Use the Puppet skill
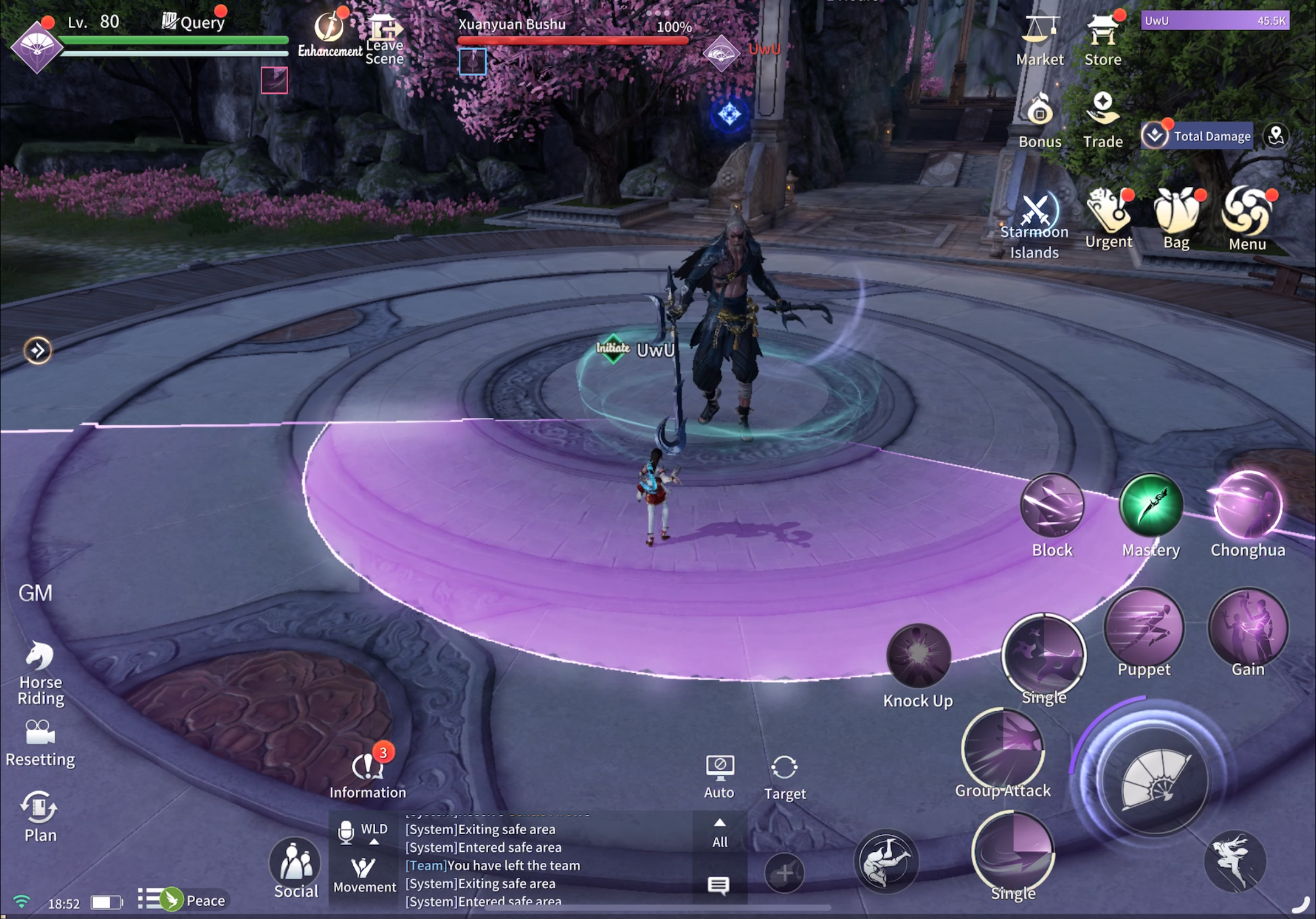 (x=1144, y=629)
